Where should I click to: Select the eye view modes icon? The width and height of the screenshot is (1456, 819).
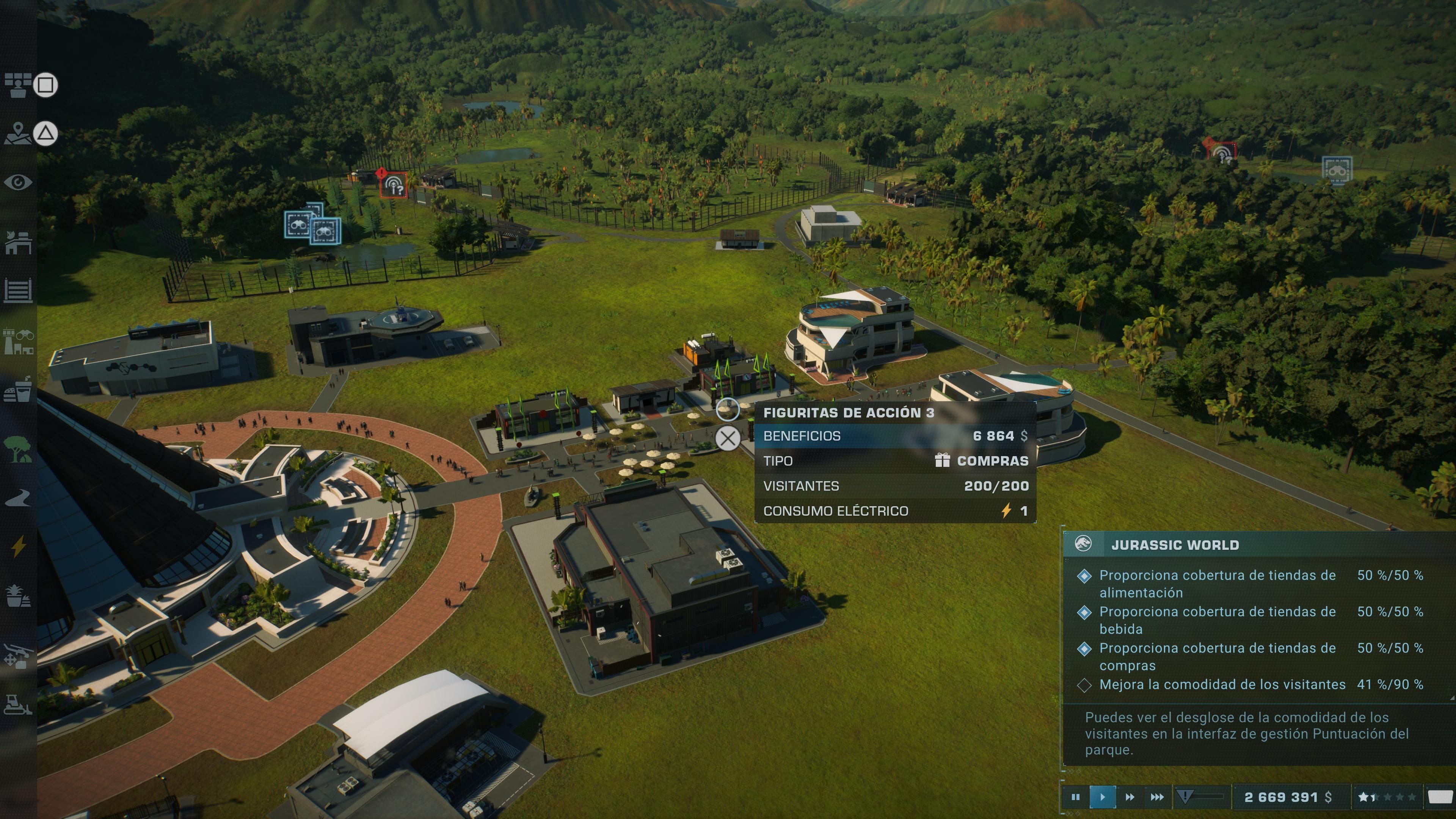pos(18,182)
